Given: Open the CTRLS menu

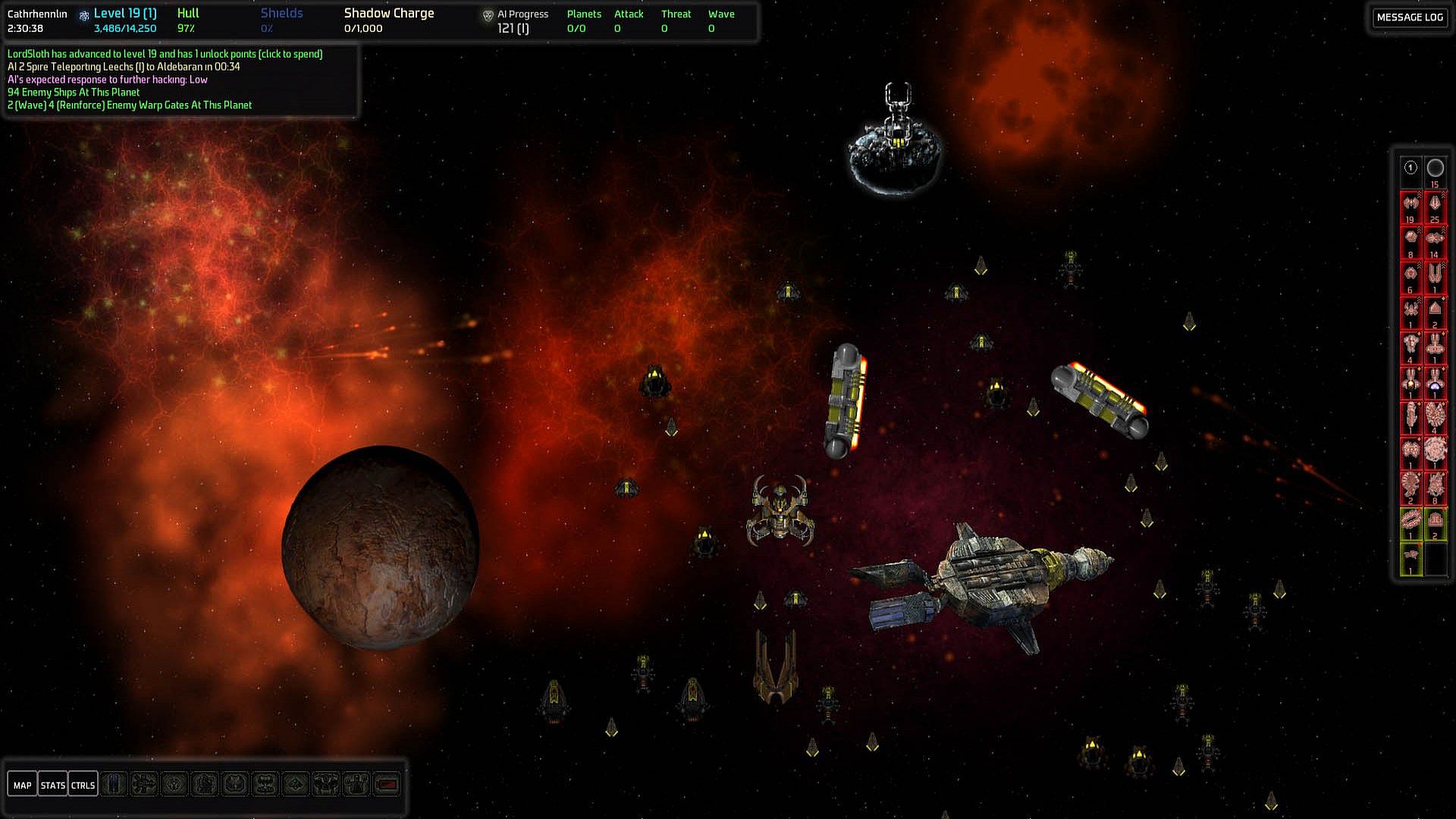Looking at the screenshot, I should pos(83,785).
